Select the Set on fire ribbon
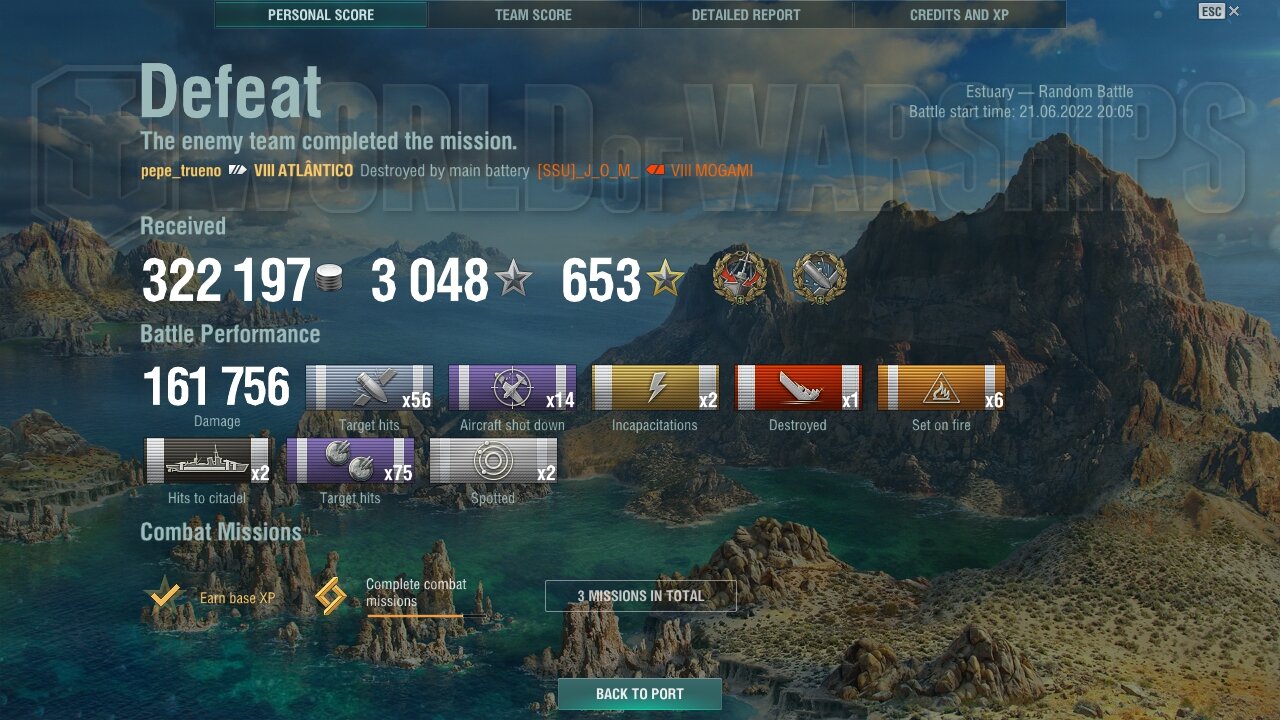1280x720 pixels. point(941,388)
